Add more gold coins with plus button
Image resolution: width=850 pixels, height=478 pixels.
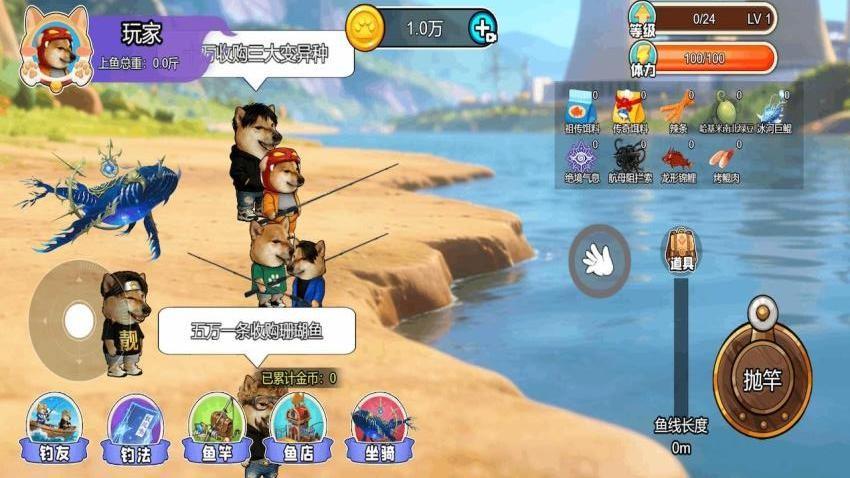[482, 28]
